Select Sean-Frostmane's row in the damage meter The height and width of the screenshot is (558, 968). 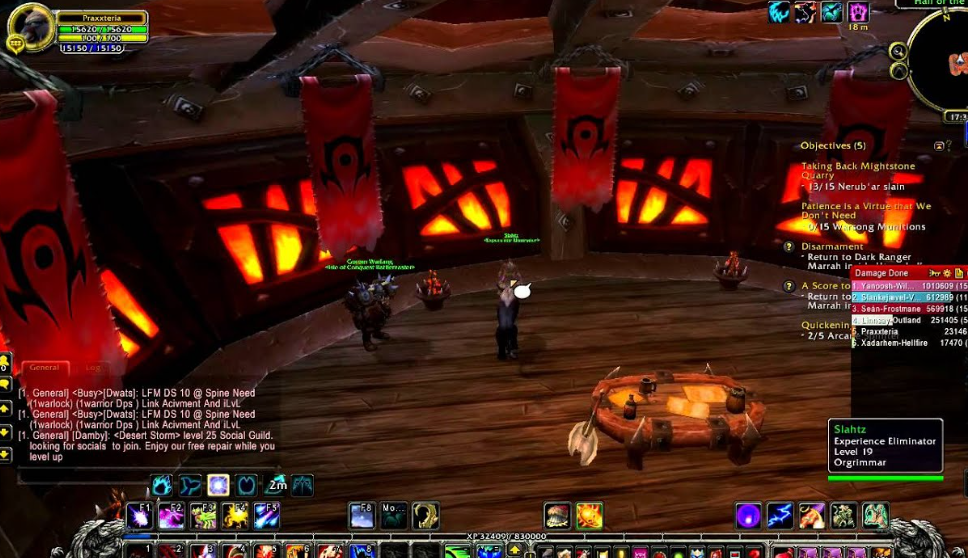coord(908,309)
